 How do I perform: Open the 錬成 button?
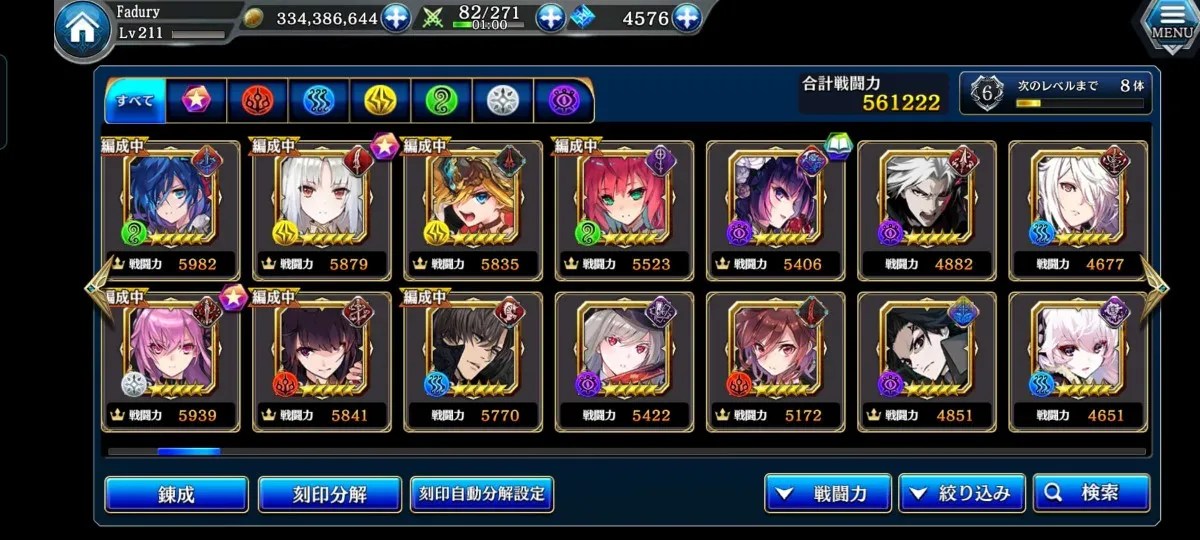(176, 494)
